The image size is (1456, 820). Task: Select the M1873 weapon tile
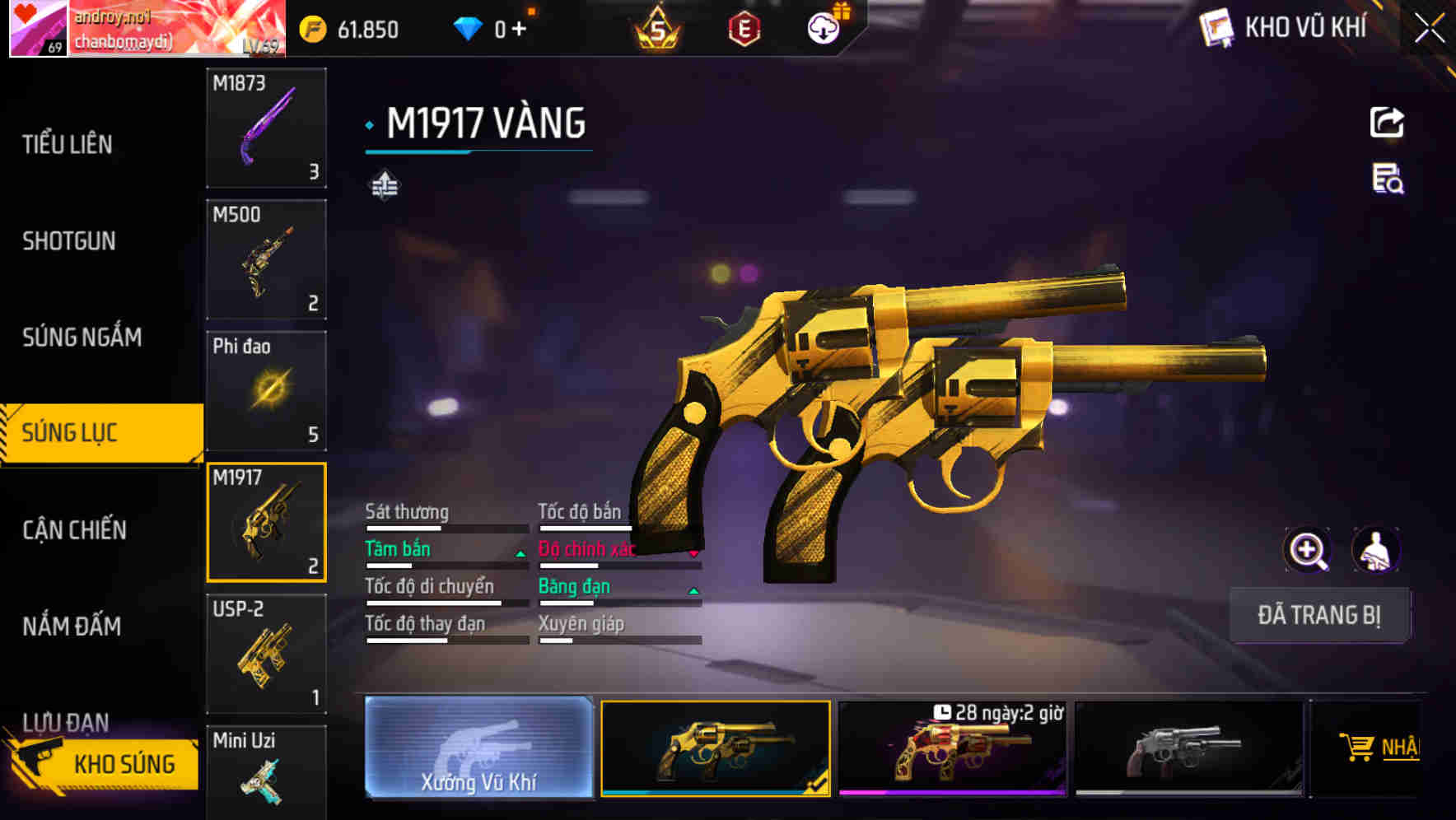[x=266, y=128]
